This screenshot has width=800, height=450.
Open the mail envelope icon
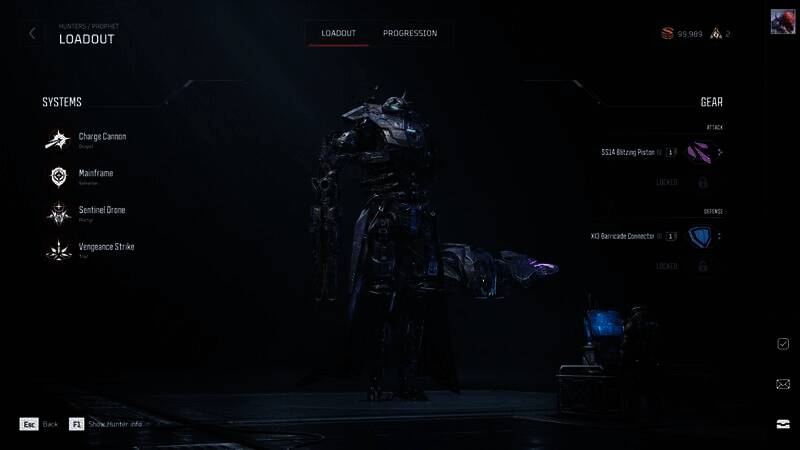pyautogui.click(x=783, y=383)
